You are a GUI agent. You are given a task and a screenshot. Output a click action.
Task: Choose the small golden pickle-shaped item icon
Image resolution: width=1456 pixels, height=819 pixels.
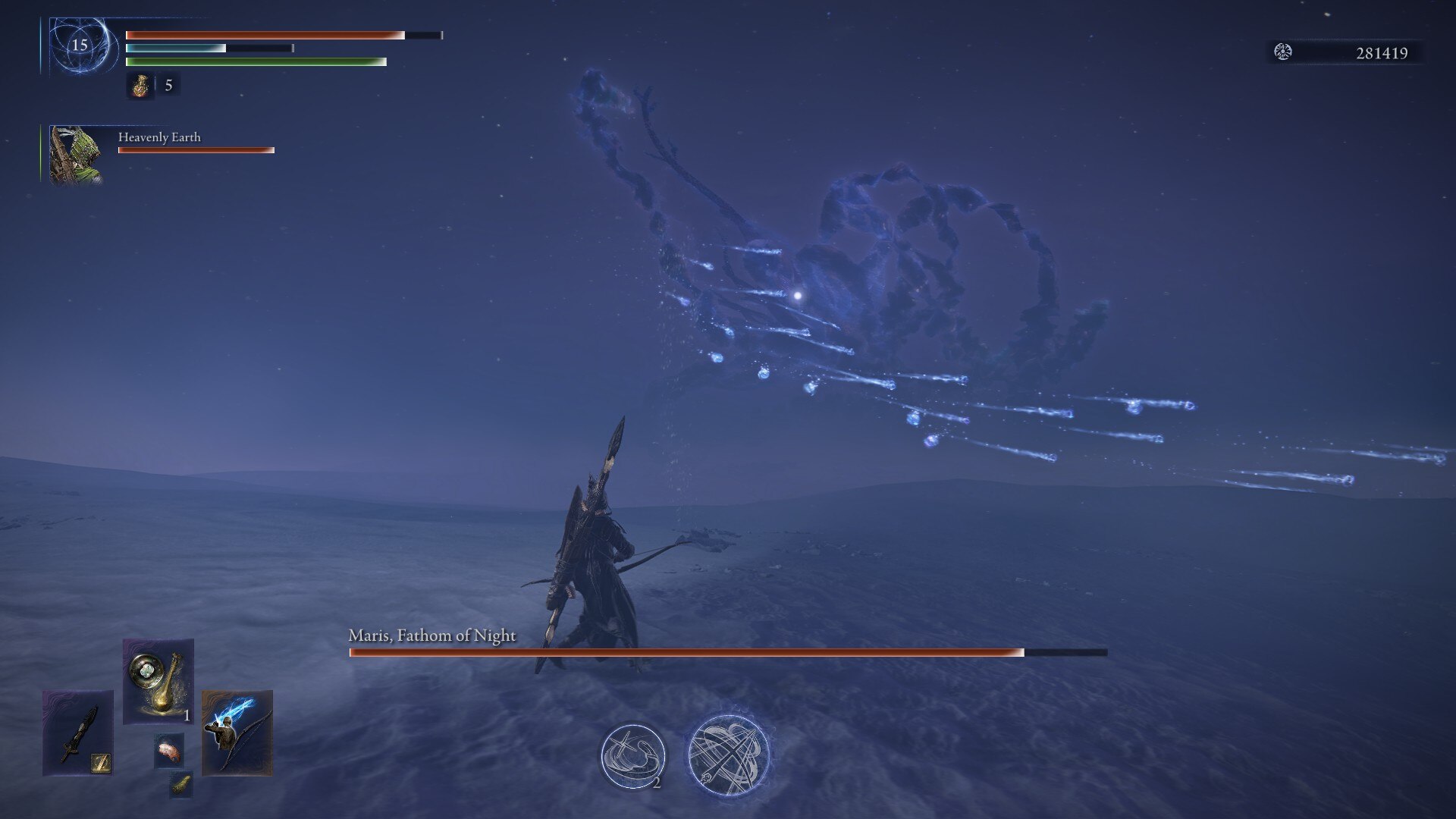point(180,785)
